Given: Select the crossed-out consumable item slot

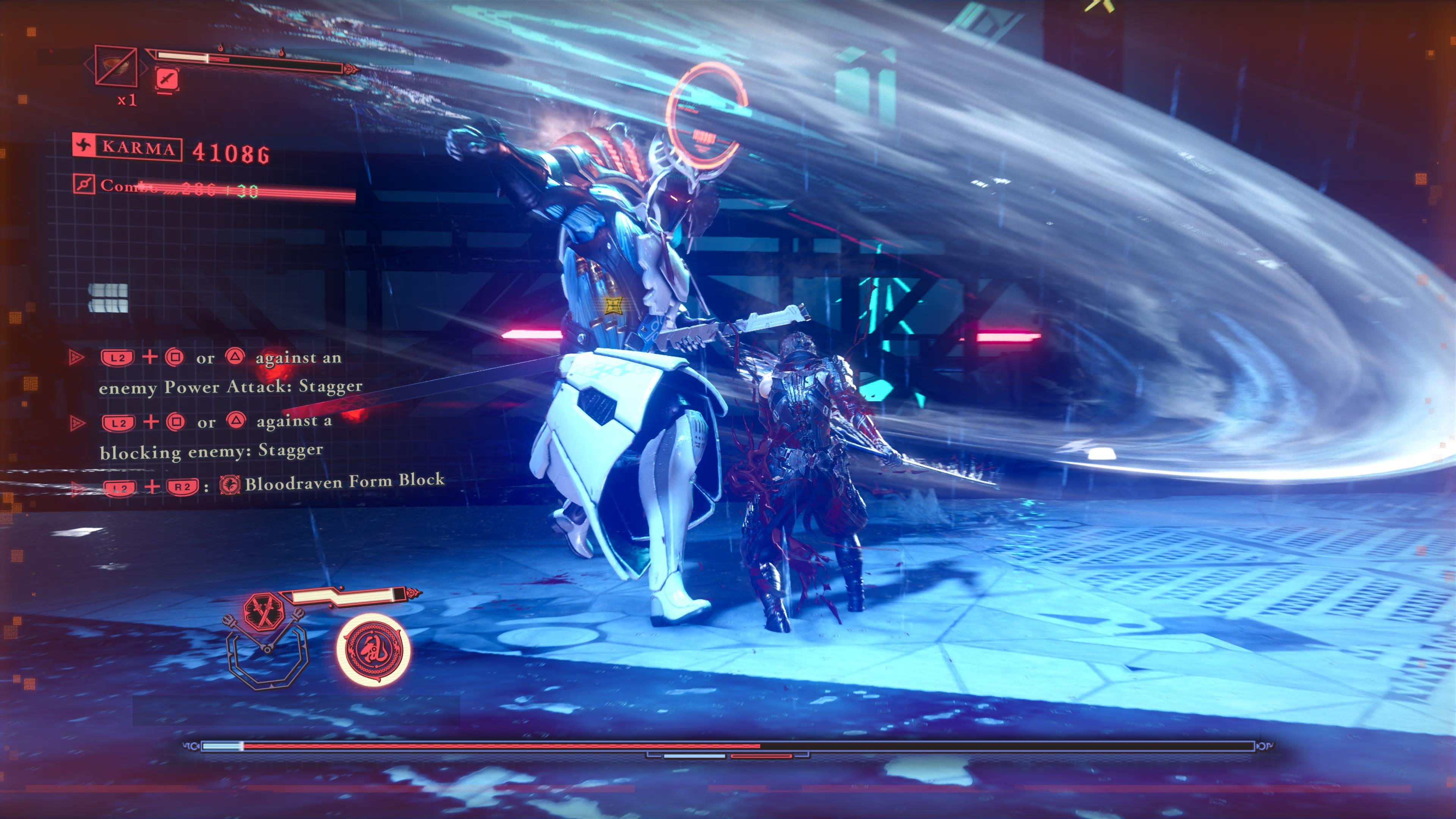Looking at the screenshot, I should 116,66.
